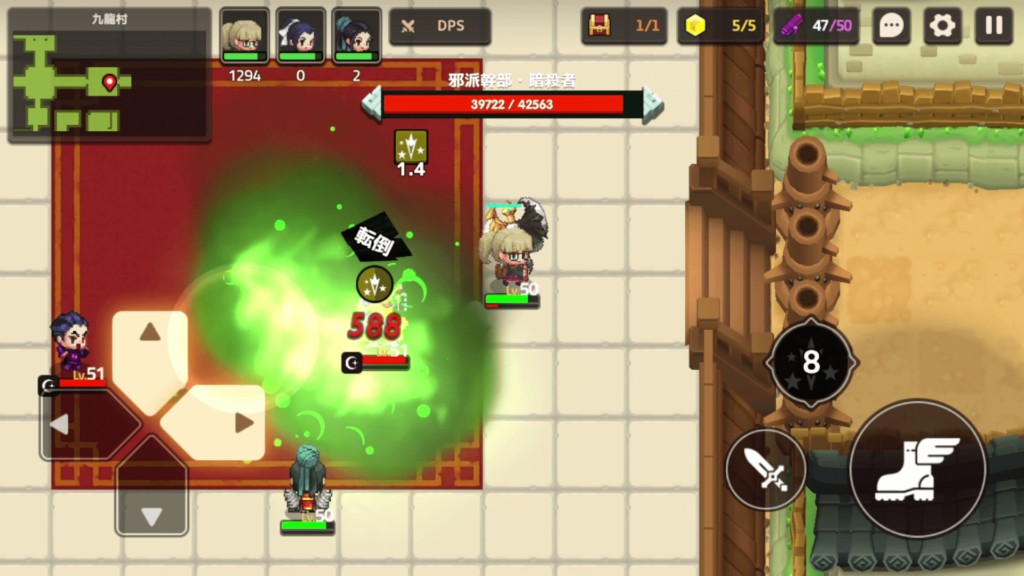
Task: Open the chat speech bubble
Action: pyautogui.click(x=890, y=26)
